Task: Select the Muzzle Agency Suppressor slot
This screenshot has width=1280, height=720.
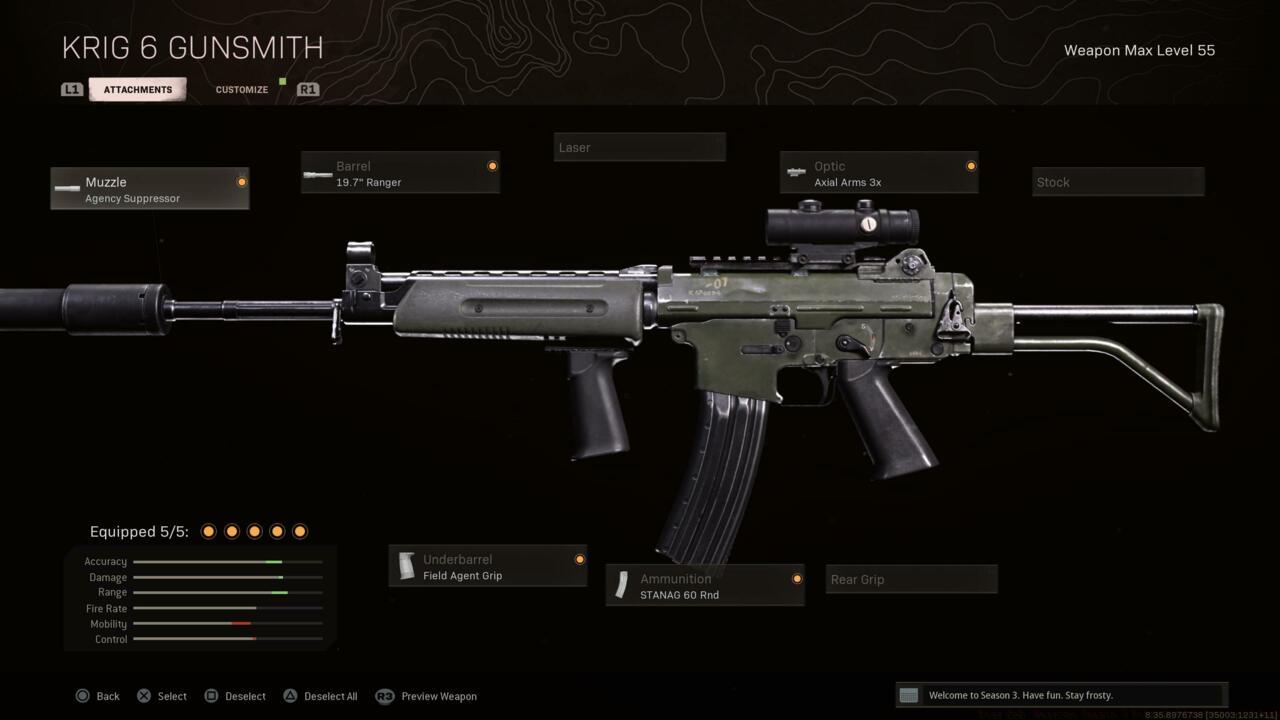Action: click(150, 189)
